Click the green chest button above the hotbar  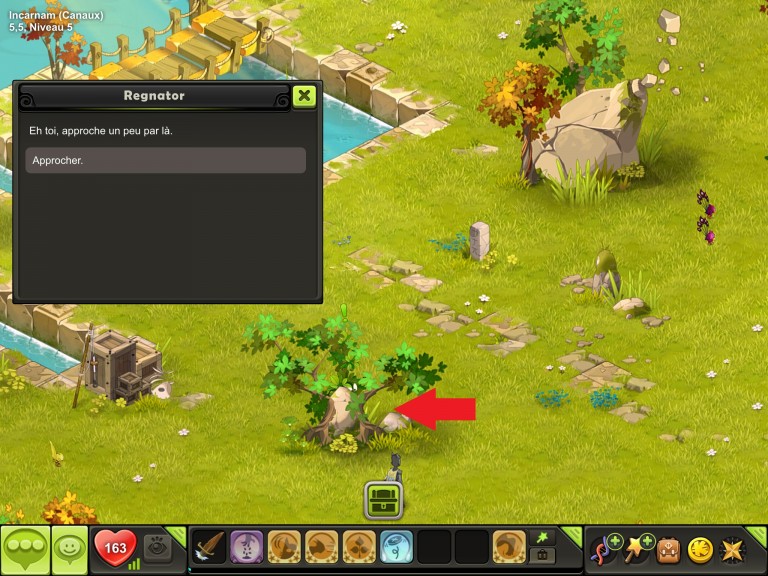[384, 499]
